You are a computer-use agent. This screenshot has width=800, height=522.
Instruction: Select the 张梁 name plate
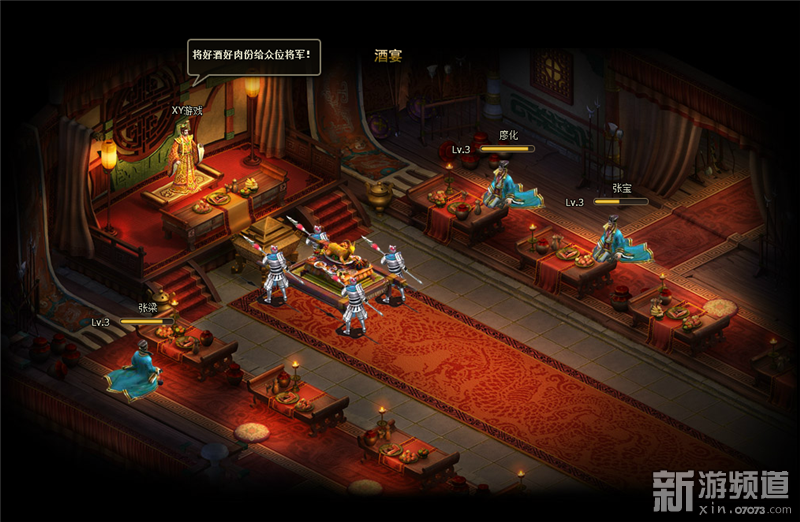pos(148,308)
